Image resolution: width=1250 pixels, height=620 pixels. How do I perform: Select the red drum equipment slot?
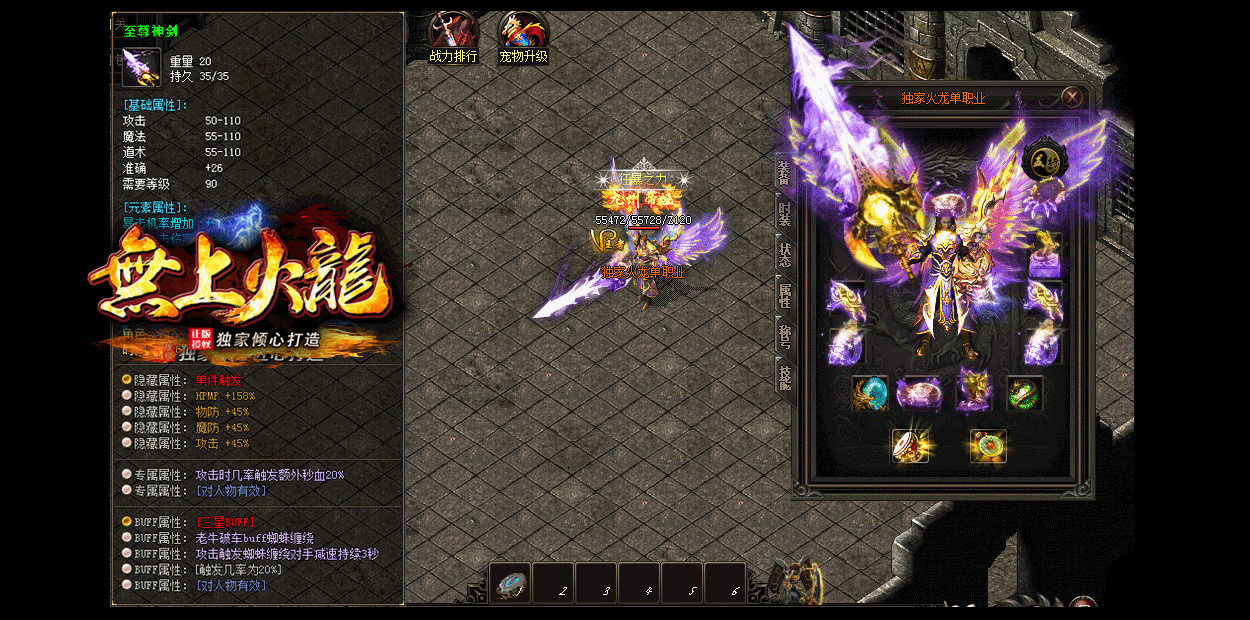[909, 446]
